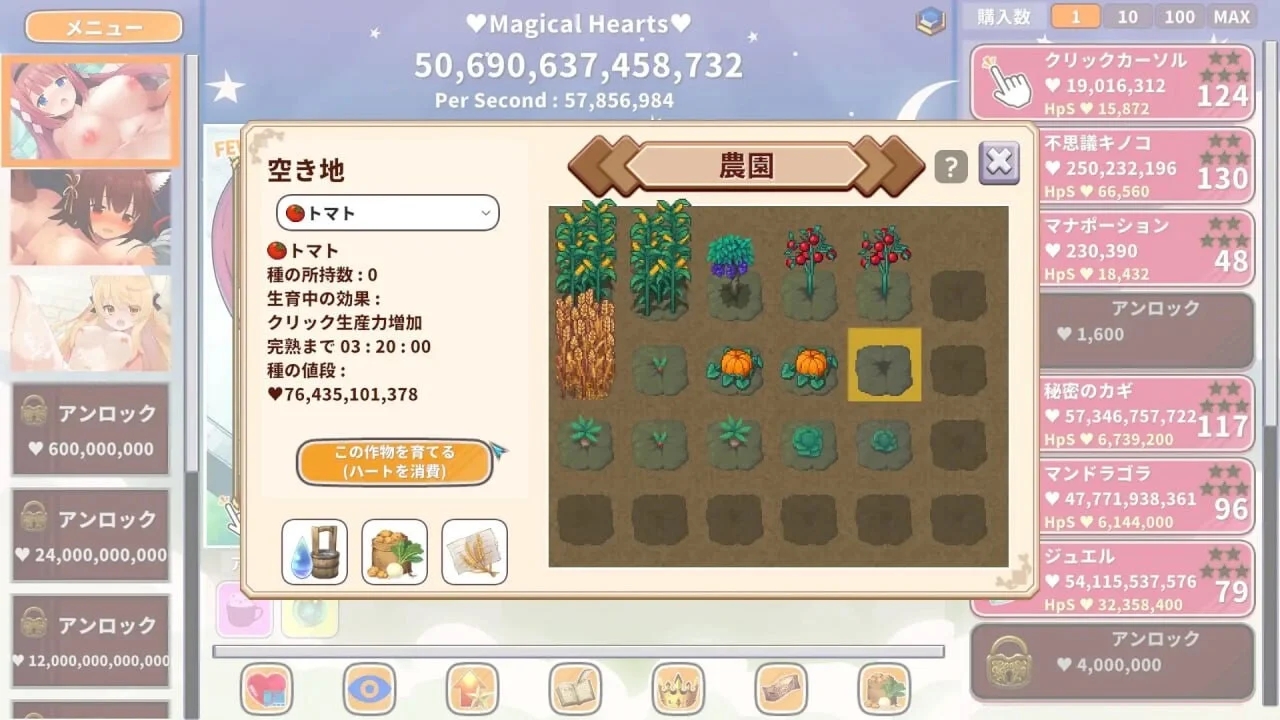Open the メニュー button top left
This screenshot has height=720, width=1280.
pos(102,27)
